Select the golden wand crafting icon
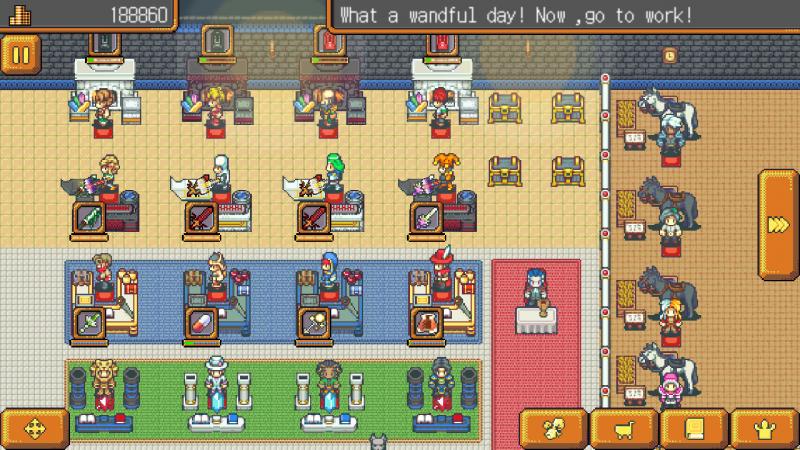 [x=313, y=322]
